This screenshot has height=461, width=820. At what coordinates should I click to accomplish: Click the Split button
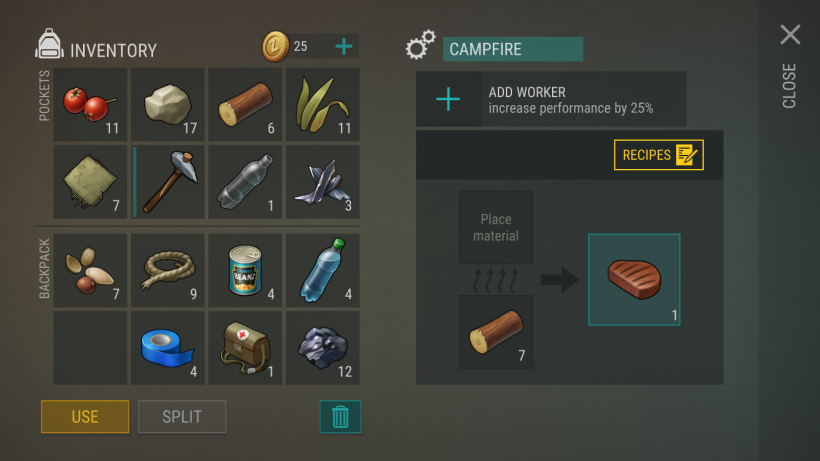tap(182, 416)
